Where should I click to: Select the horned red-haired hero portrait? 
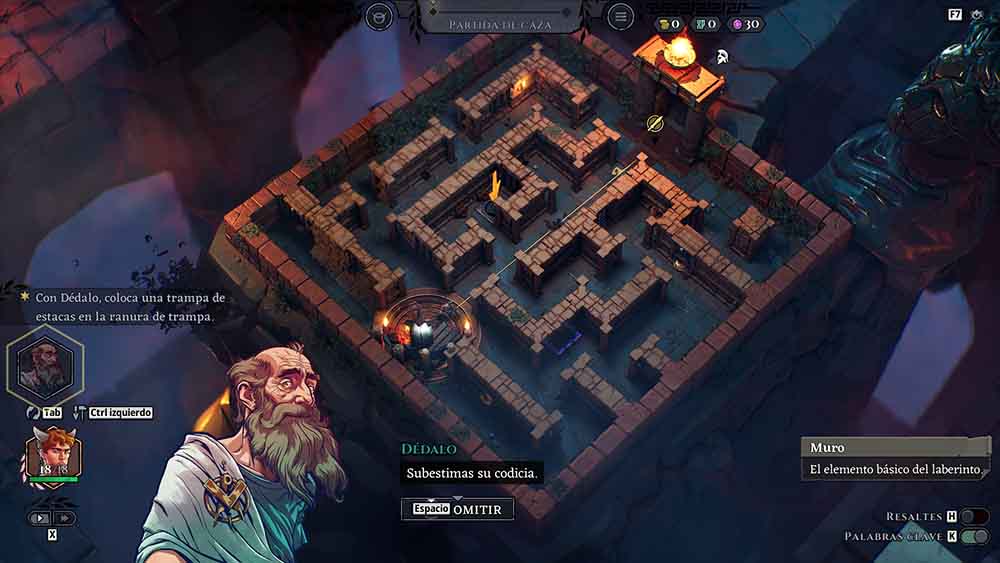coord(53,455)
